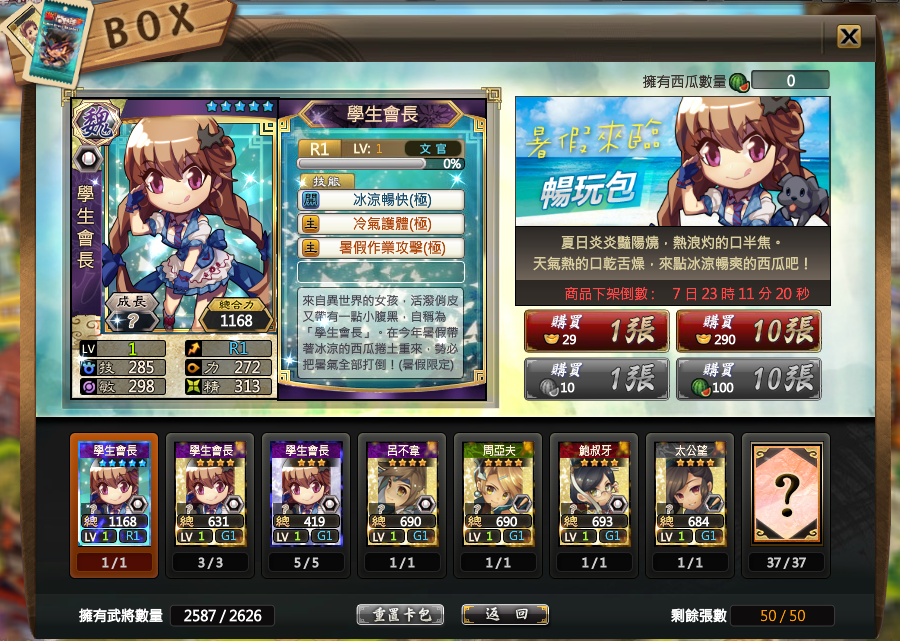Select the 學生會長 card with 1168 power

[x=114, y=494]
